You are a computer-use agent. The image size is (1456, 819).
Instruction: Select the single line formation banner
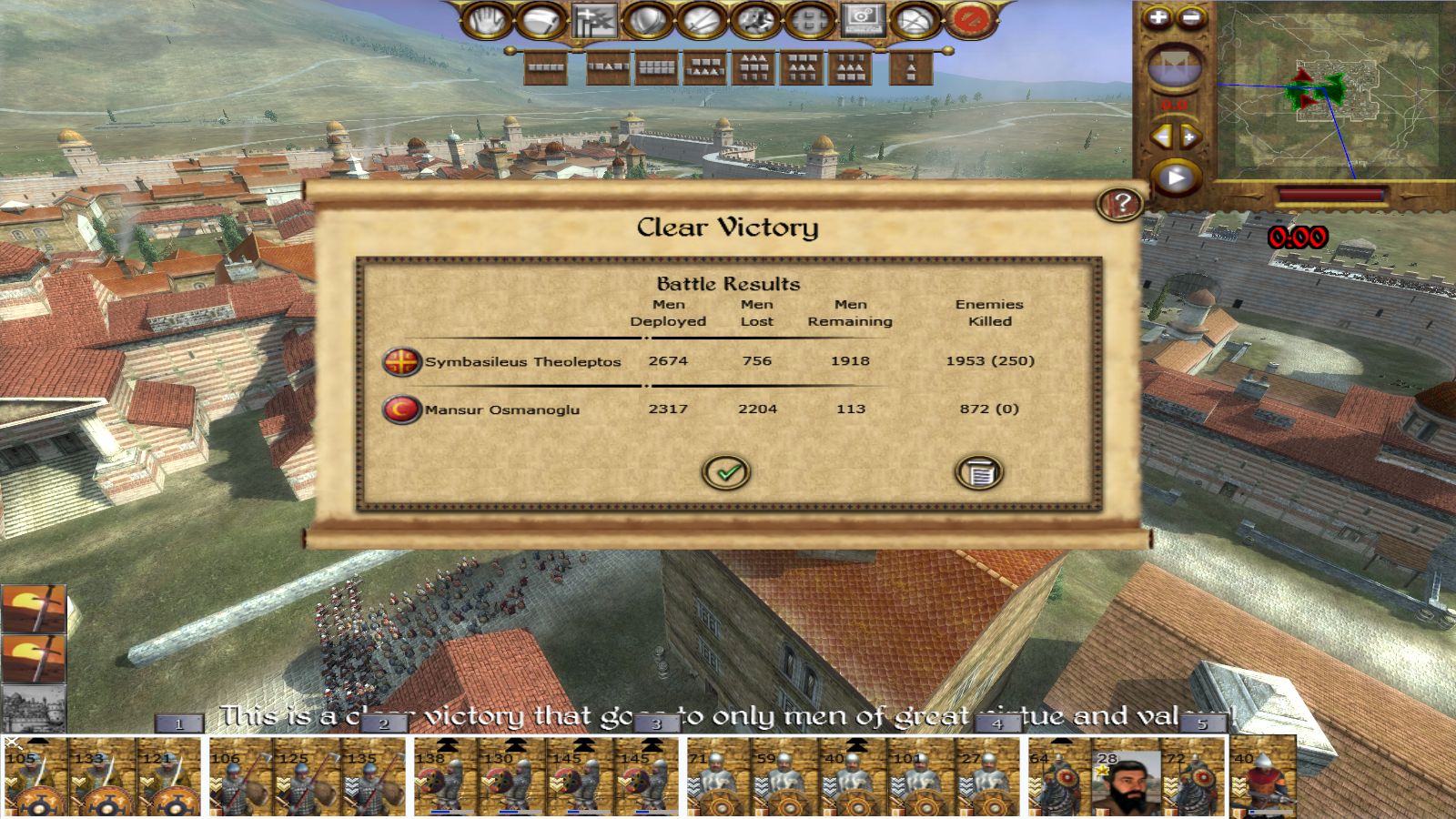pos(546,67)
